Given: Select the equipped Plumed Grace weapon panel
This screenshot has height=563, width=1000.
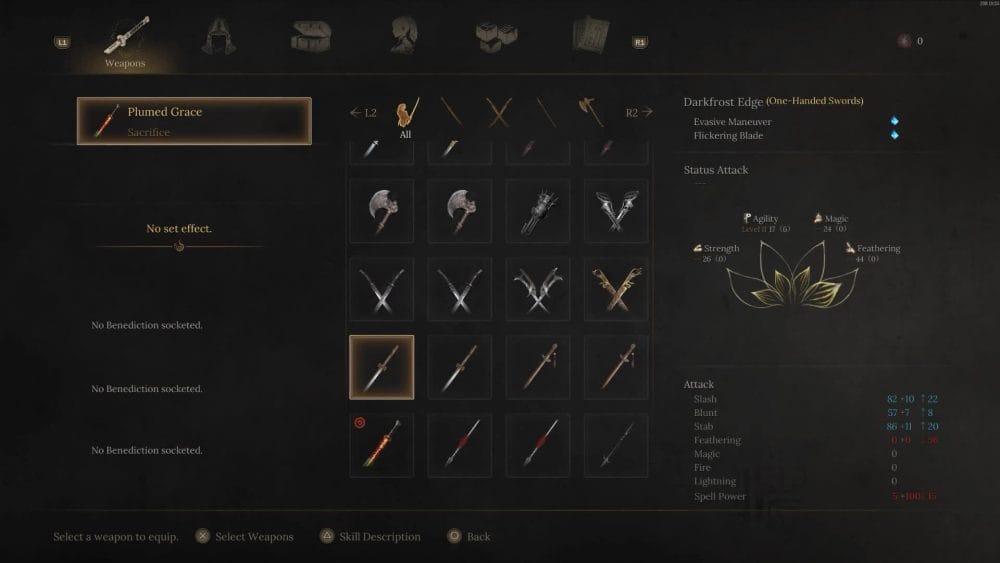Looking at the screenshot, I should (x=194, y=121).
